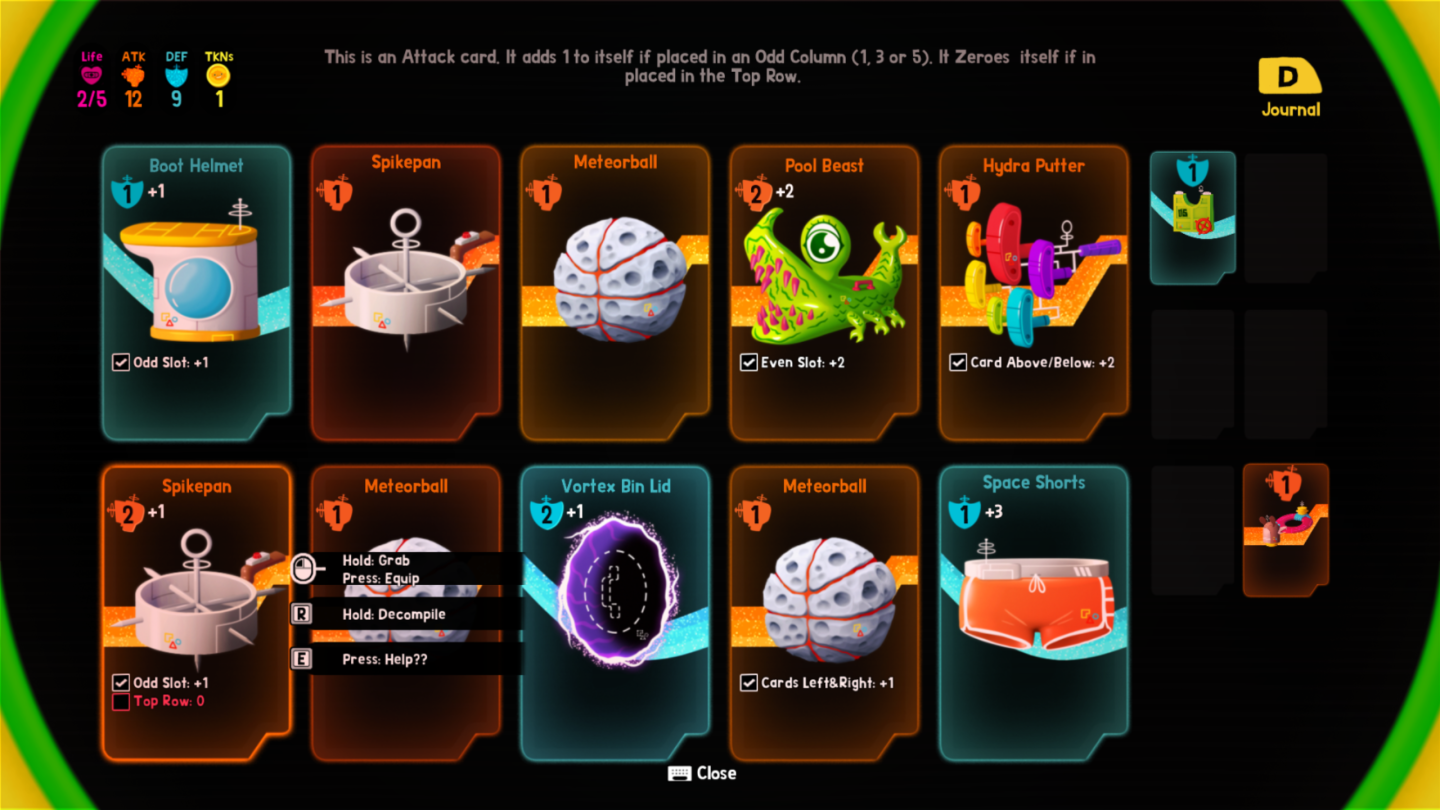Open the Journal

(1290, 88)
